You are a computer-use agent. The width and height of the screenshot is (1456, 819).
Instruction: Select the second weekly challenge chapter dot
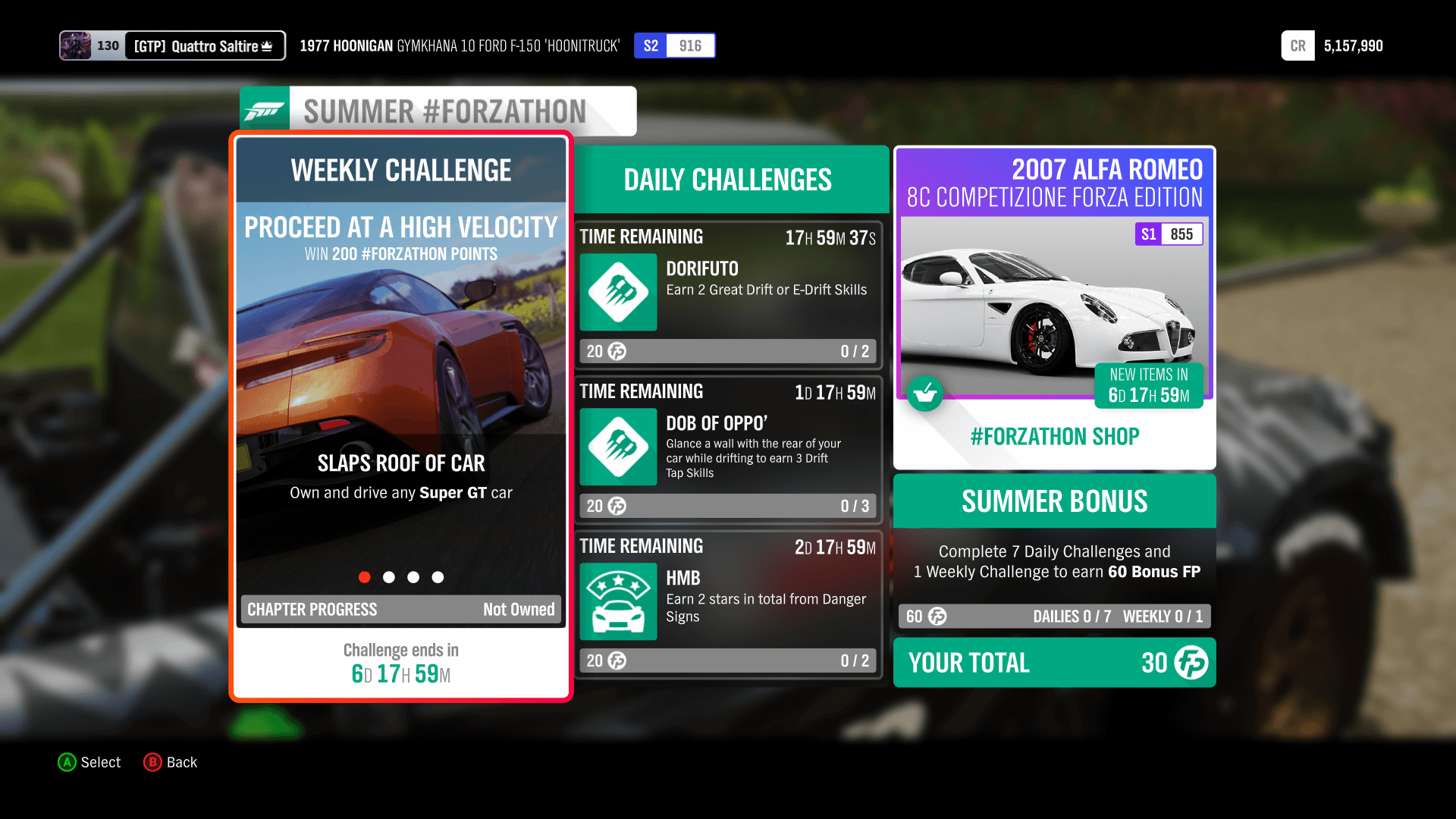(x=389, y=577)
